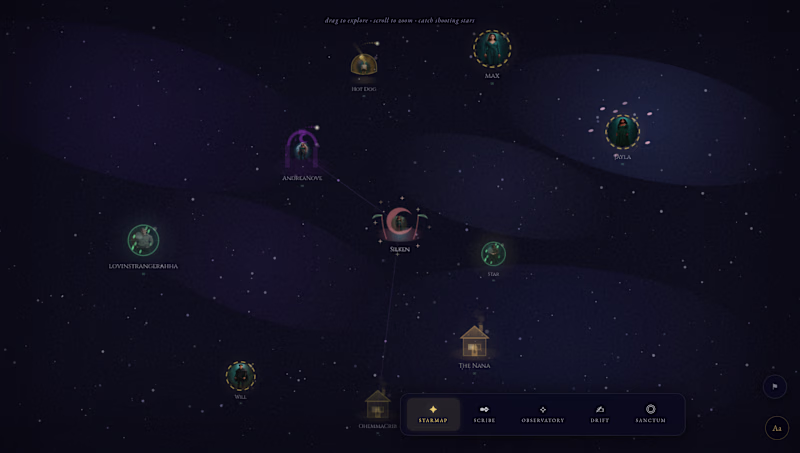Viewport: 800px width, 453px height.
Task: Open the Silken crescent moon node
Action: point(400,224)
